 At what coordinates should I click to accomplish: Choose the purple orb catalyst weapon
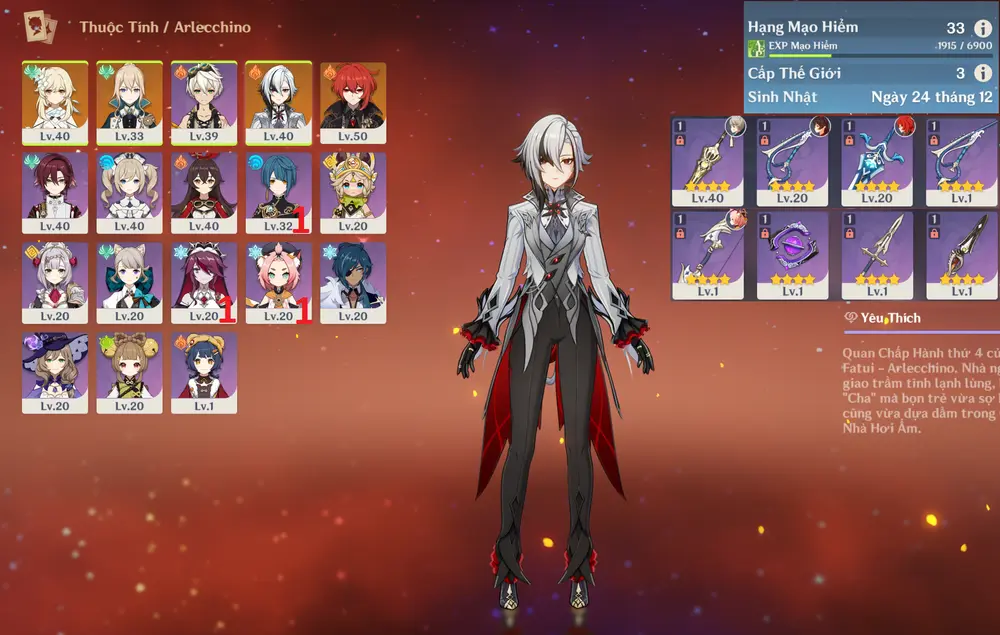(x=792, y=249)
